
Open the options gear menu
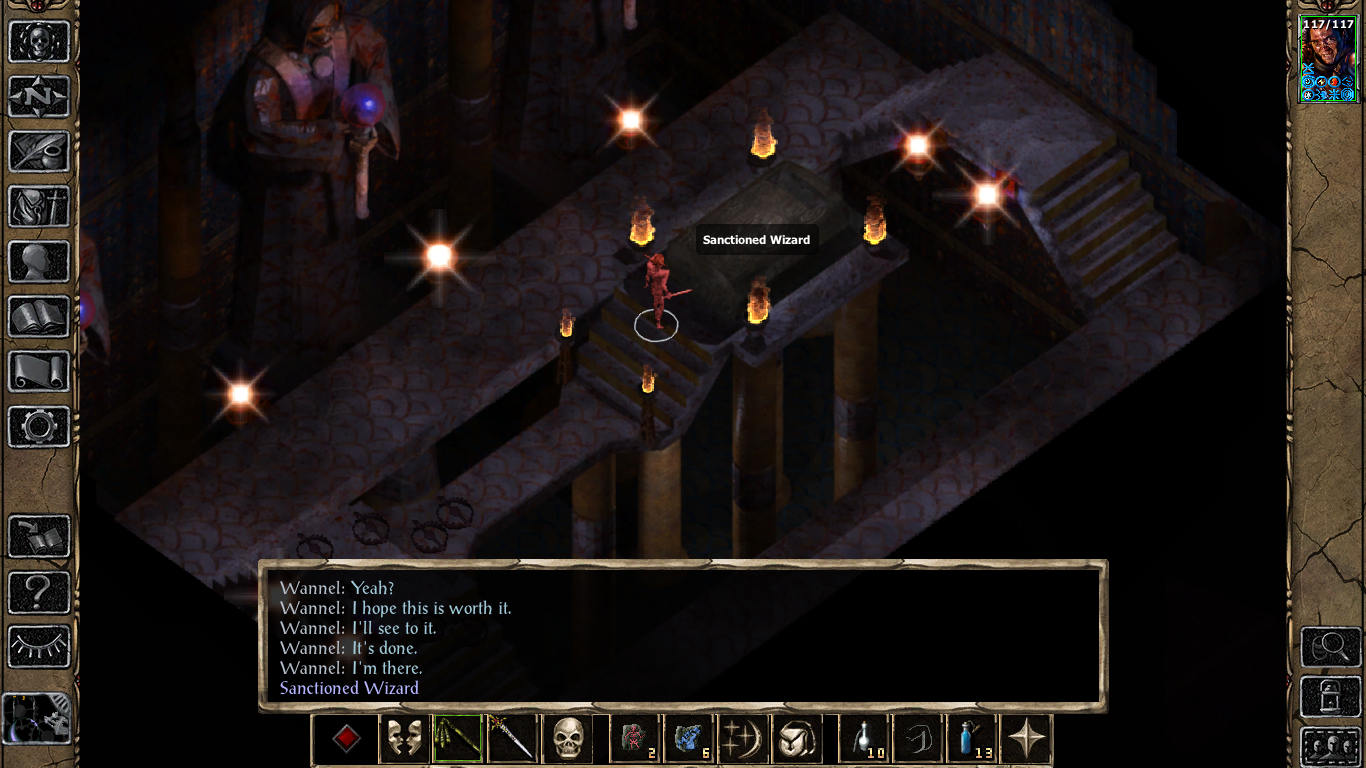[39, 427]
